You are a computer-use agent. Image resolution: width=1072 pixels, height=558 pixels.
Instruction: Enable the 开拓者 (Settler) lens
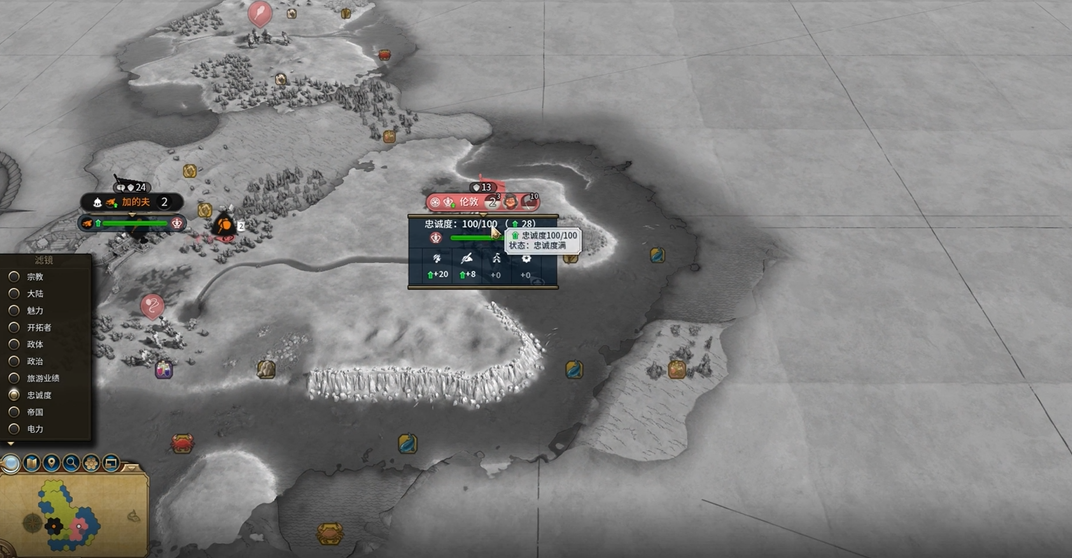coord(15,327)
